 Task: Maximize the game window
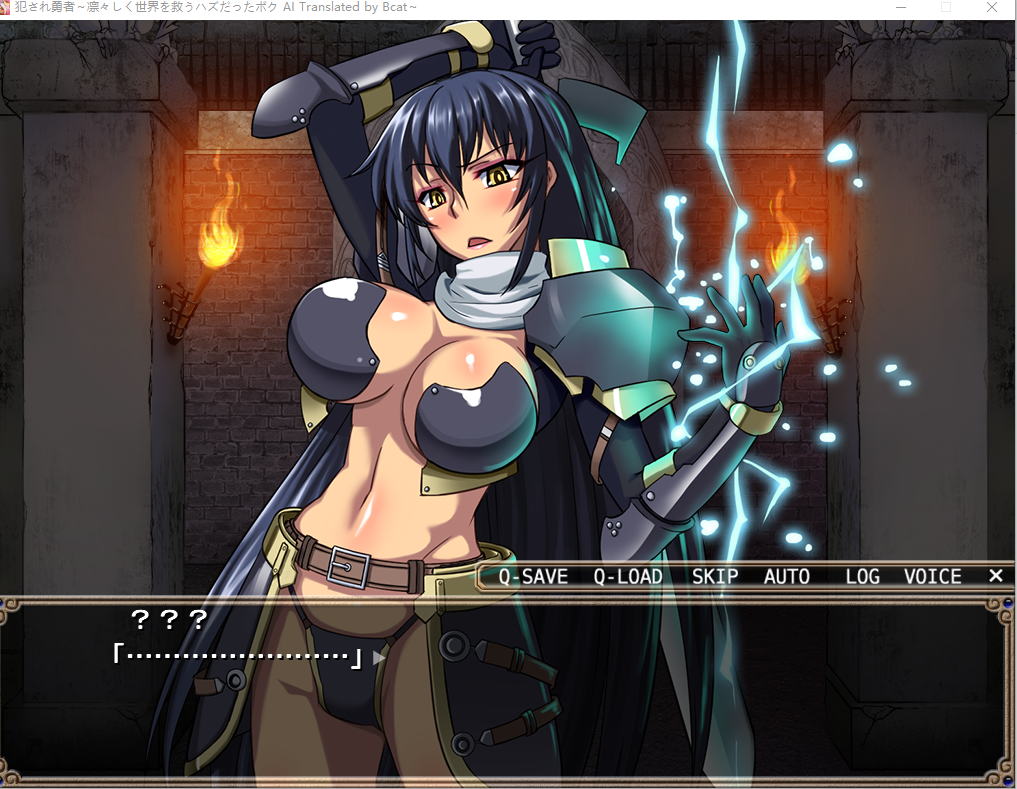[x=946, y=8]
